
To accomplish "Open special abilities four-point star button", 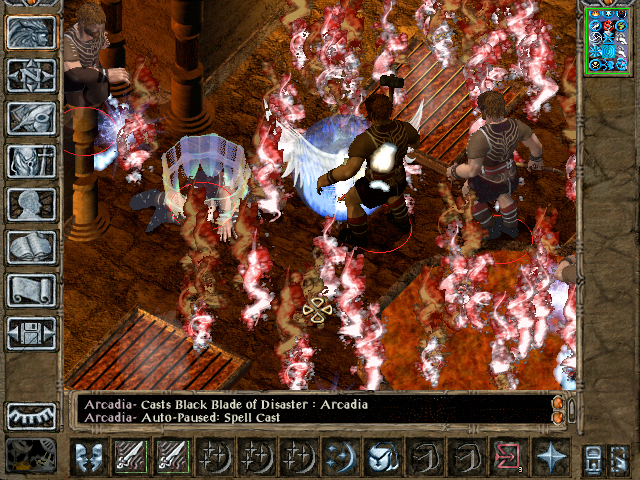I will coord(550,457).
